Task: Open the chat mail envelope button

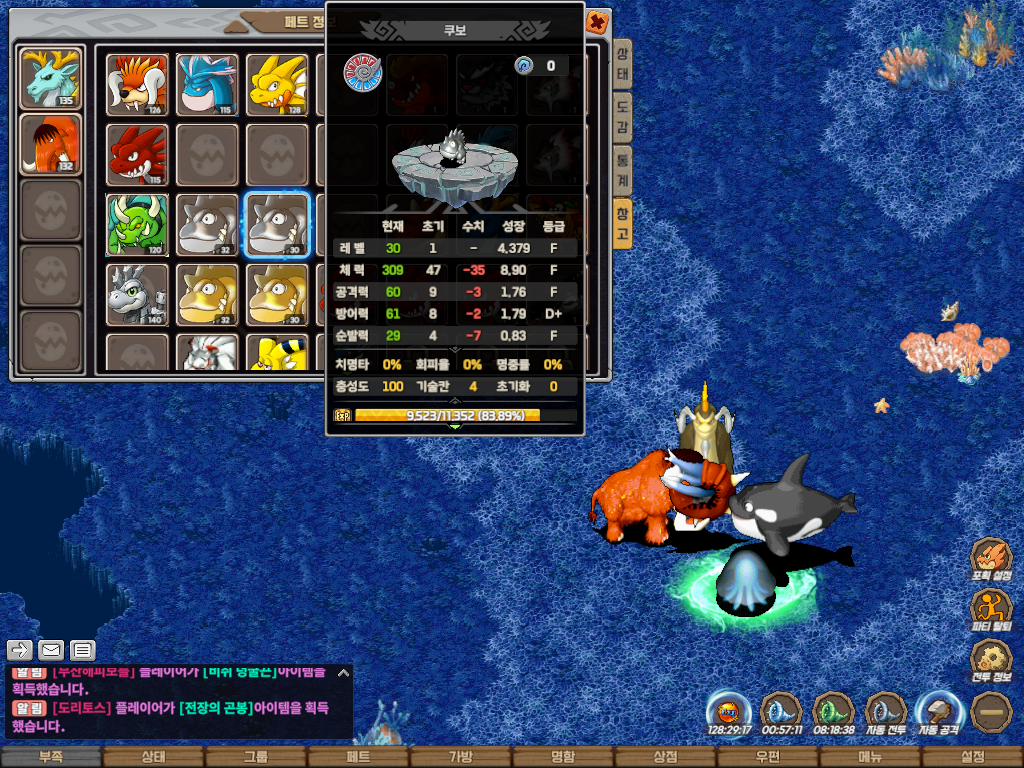Action: coord(51,650)
